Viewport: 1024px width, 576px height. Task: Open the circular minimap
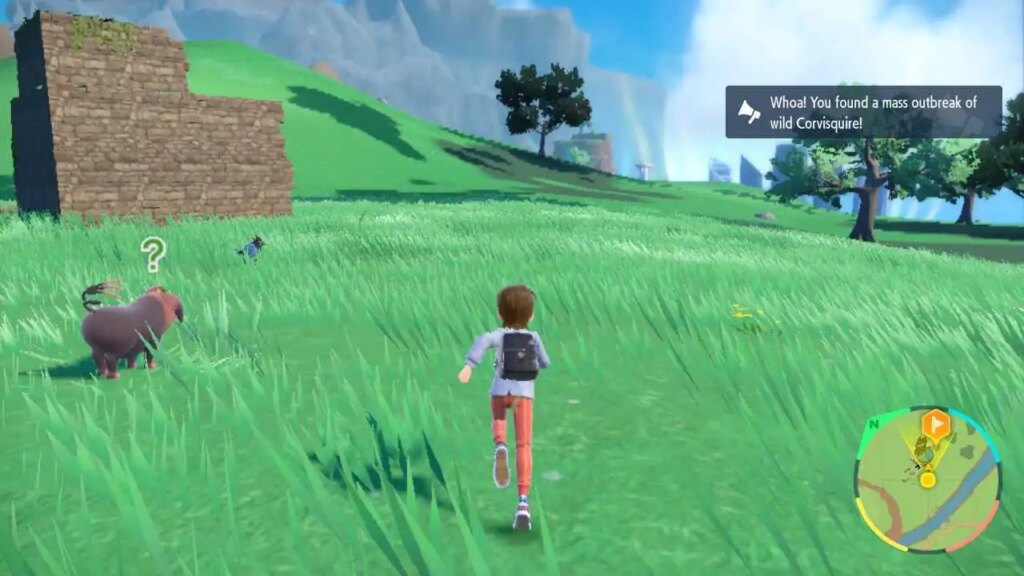point(927,479)
